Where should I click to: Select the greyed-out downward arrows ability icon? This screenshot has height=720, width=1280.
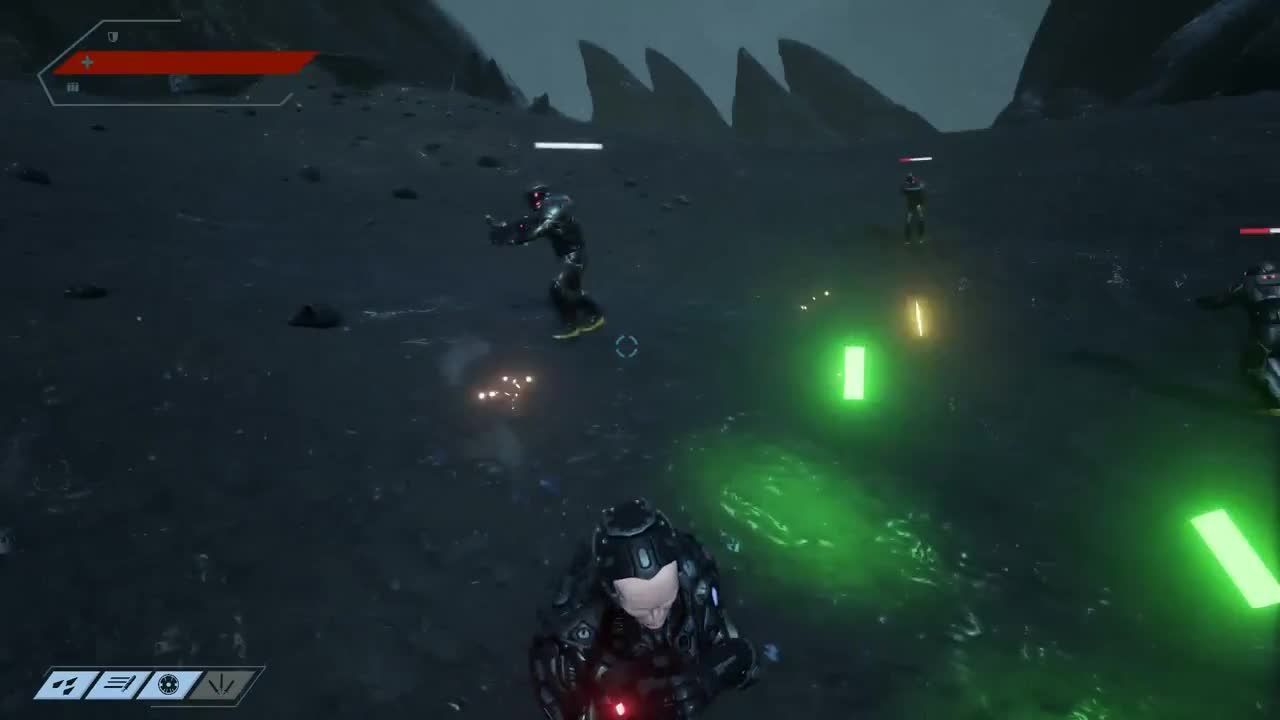pos(221,686)
